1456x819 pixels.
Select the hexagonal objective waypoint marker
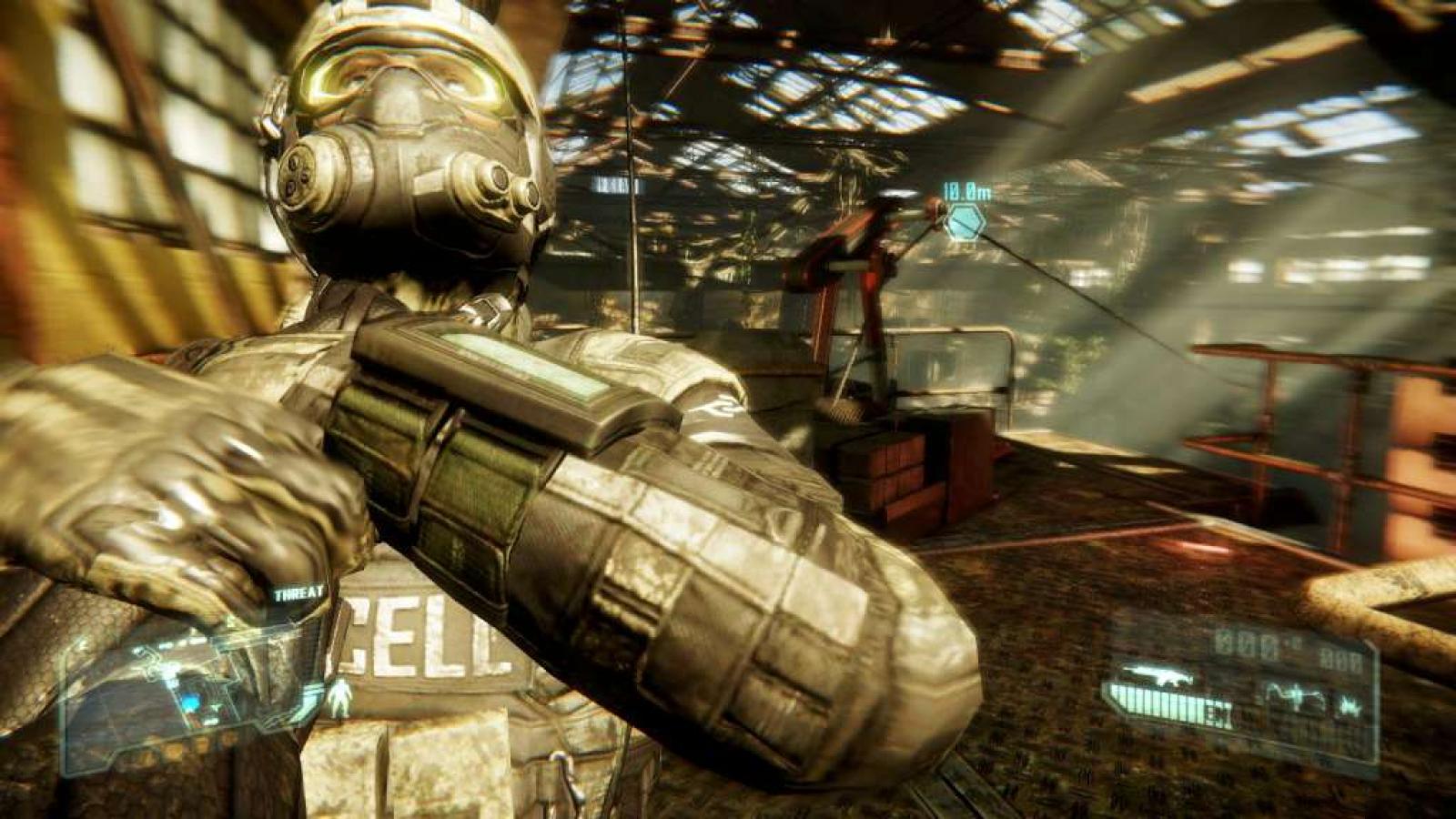(x=965, y=222)
